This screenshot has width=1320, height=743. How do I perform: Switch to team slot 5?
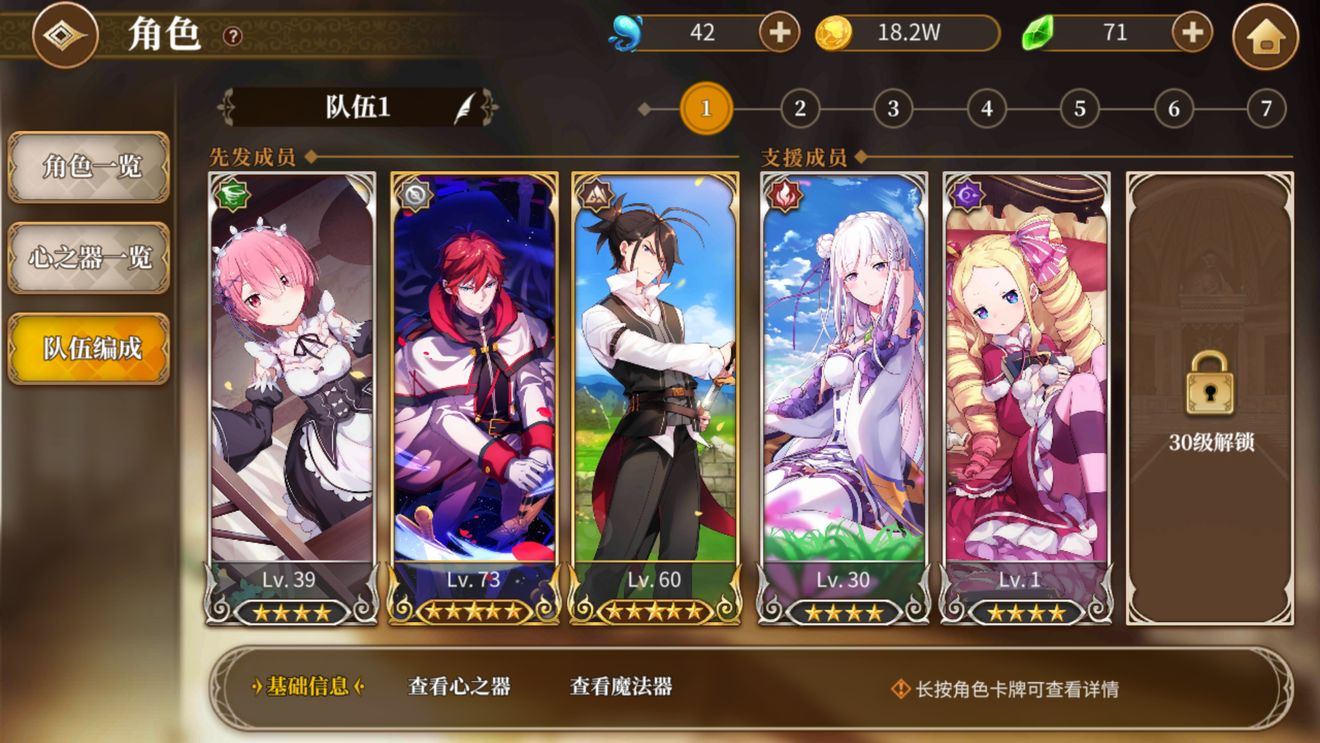pos(1080,109)
